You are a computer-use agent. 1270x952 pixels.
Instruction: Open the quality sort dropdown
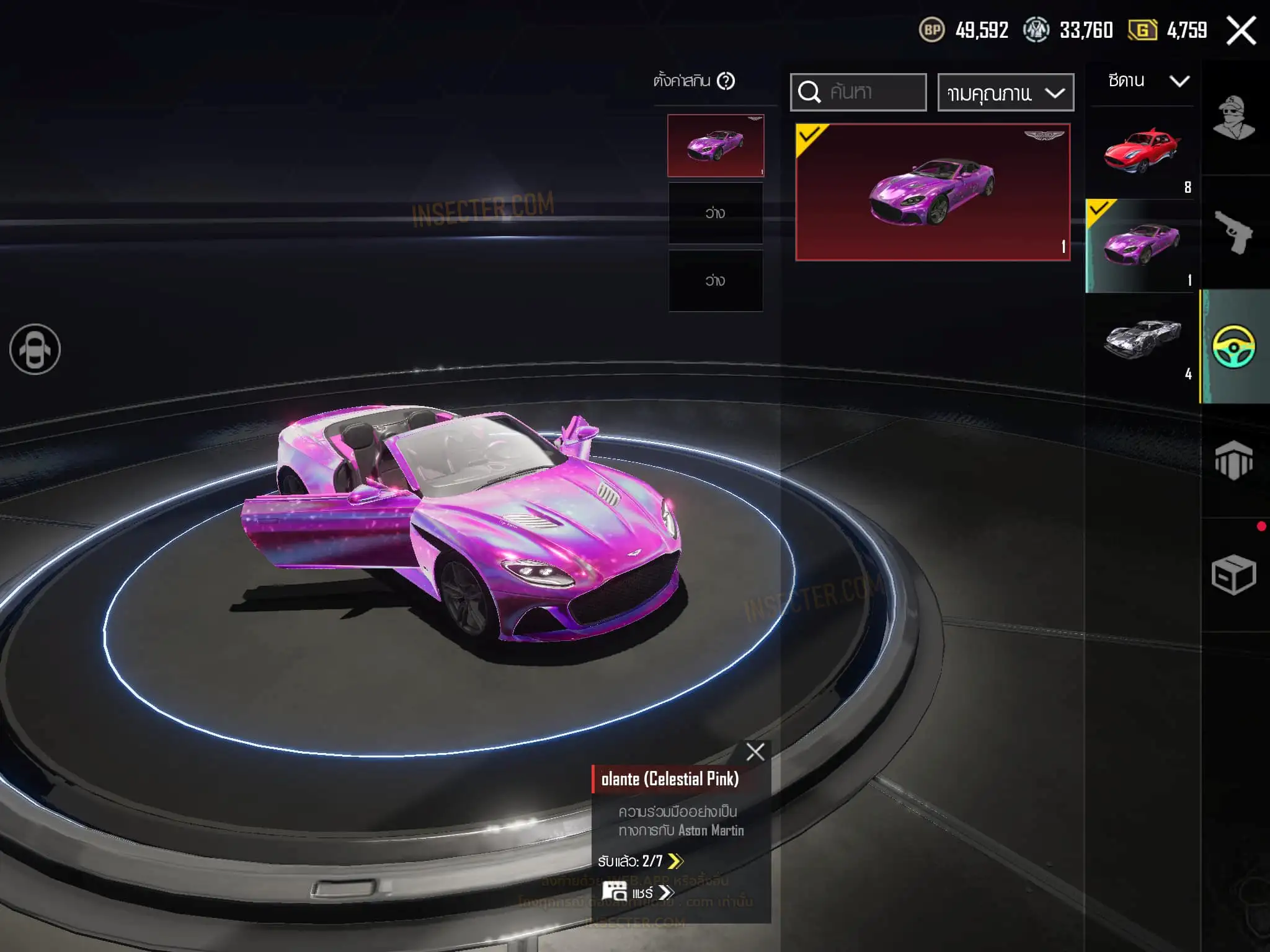1005,93
